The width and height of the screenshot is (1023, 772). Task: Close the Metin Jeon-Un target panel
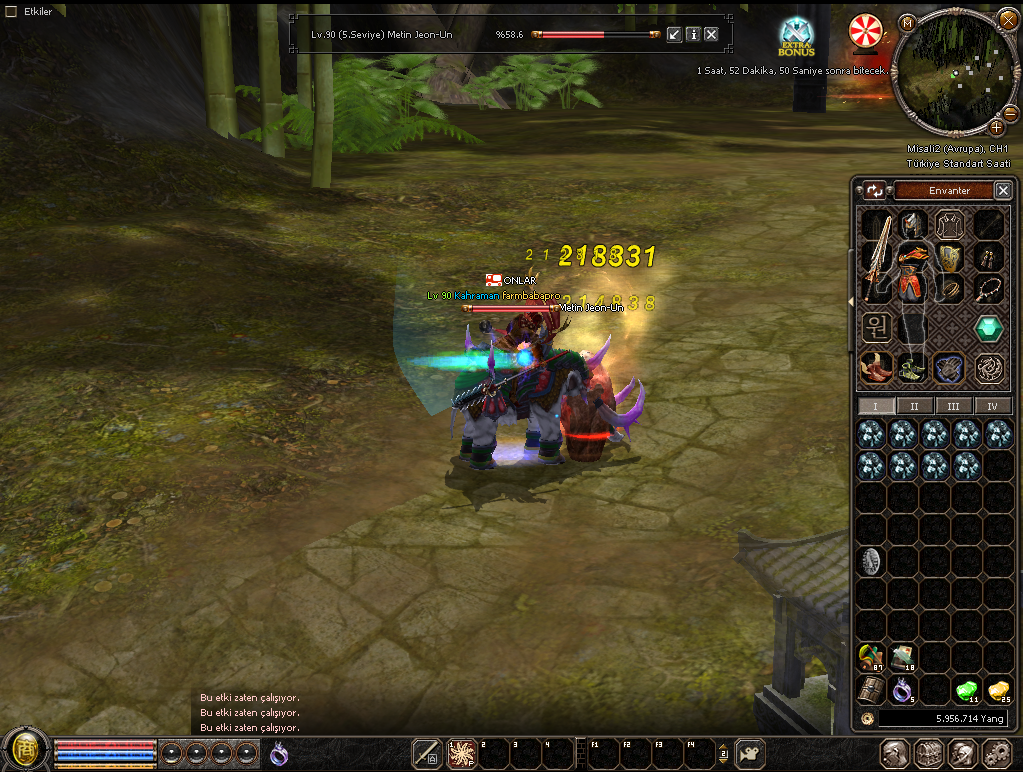(x=711, y=34)
